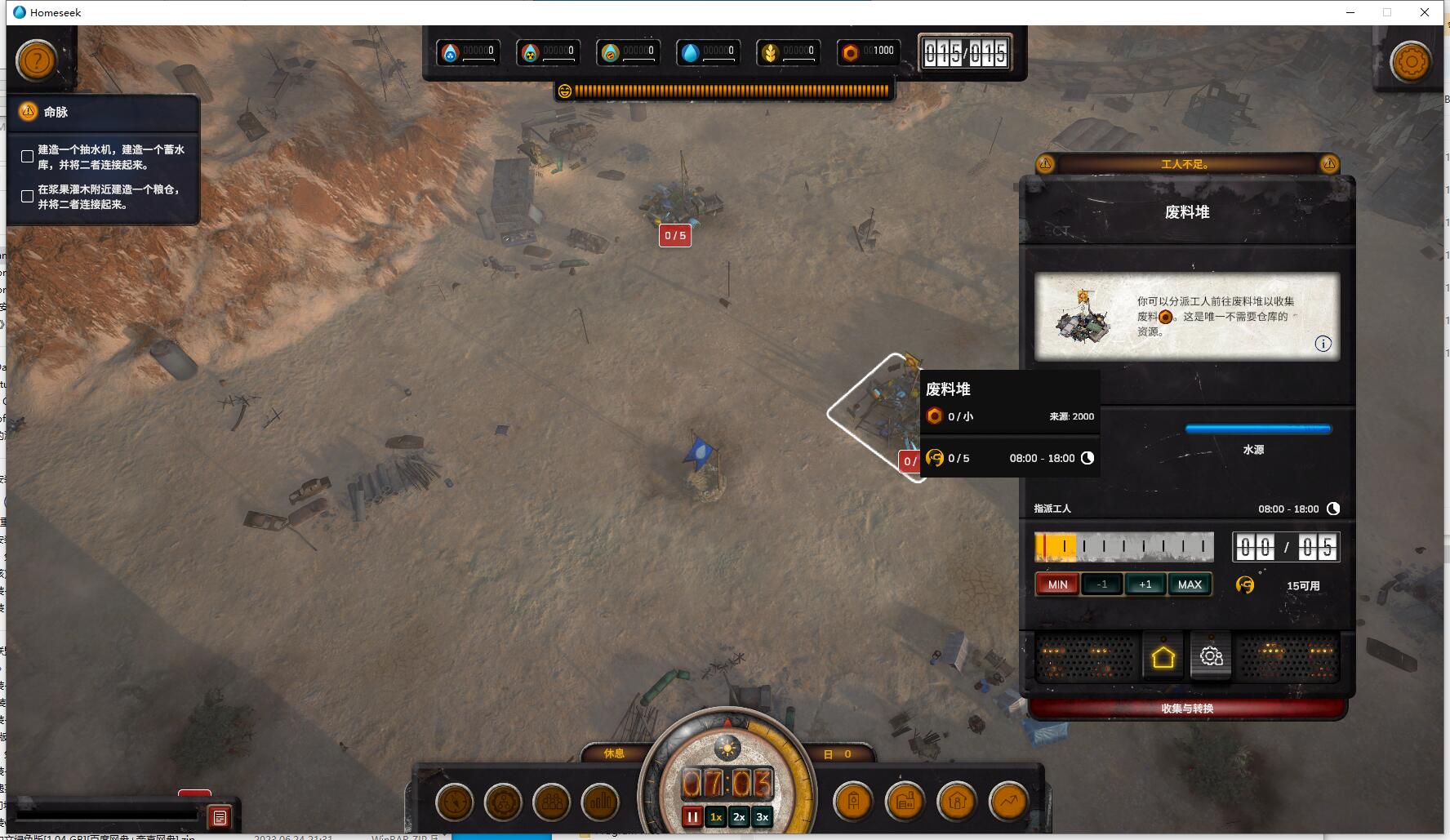The image size is (1450, 840).
Task: Set game speed to 3x
Action: (x=762, y=817)
